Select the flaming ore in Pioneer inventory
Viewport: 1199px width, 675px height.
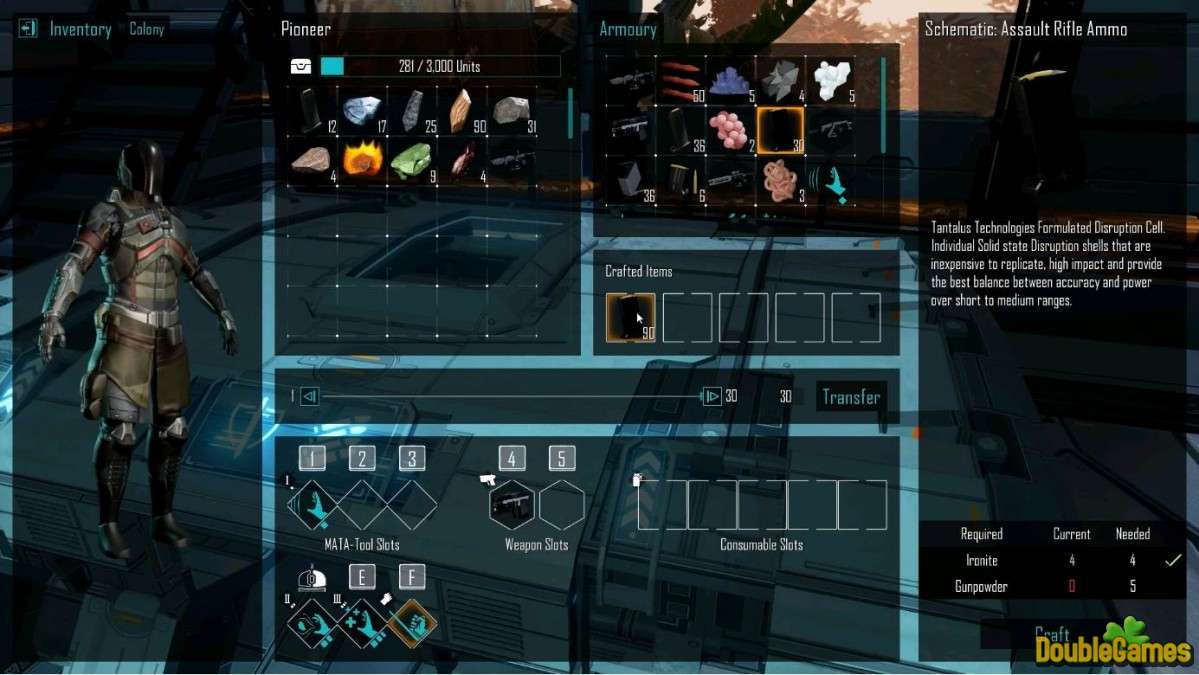point(360,159)
